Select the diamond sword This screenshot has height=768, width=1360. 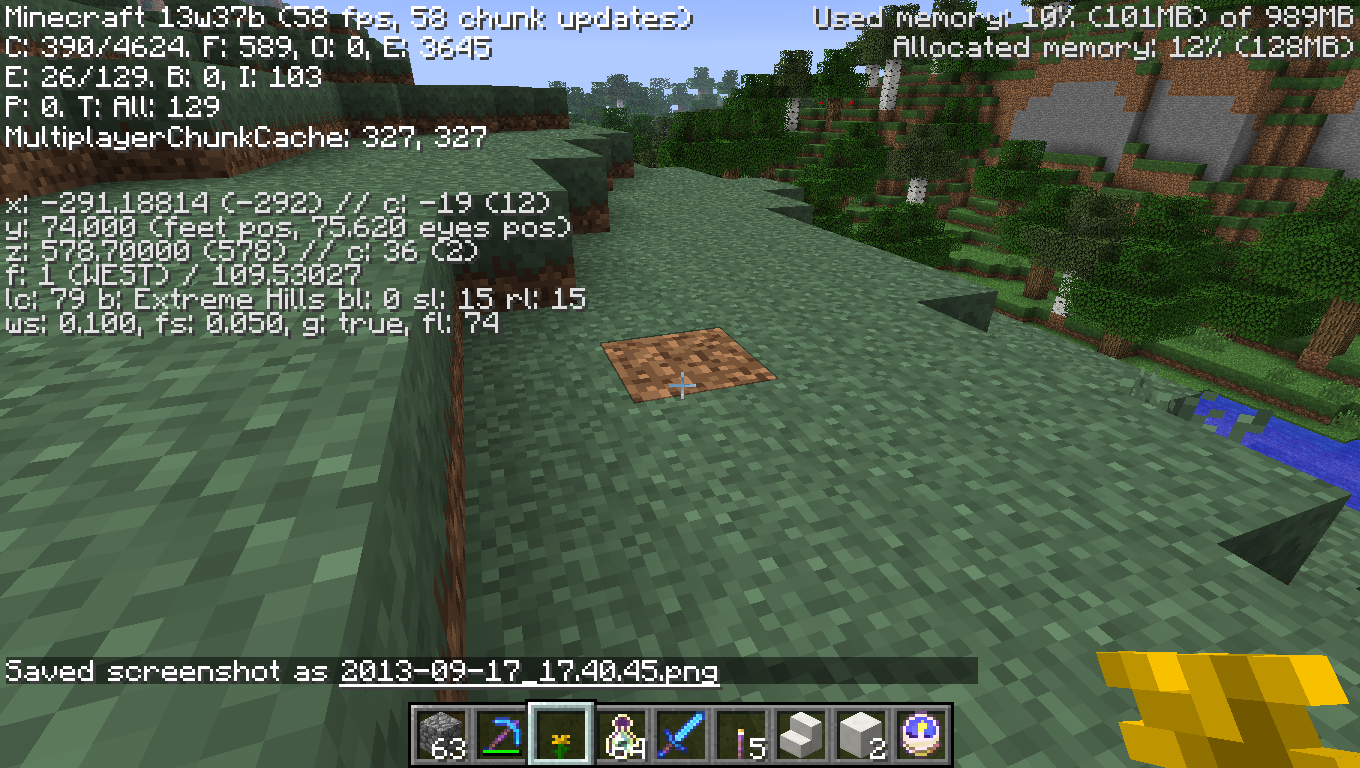coord(680,735)
